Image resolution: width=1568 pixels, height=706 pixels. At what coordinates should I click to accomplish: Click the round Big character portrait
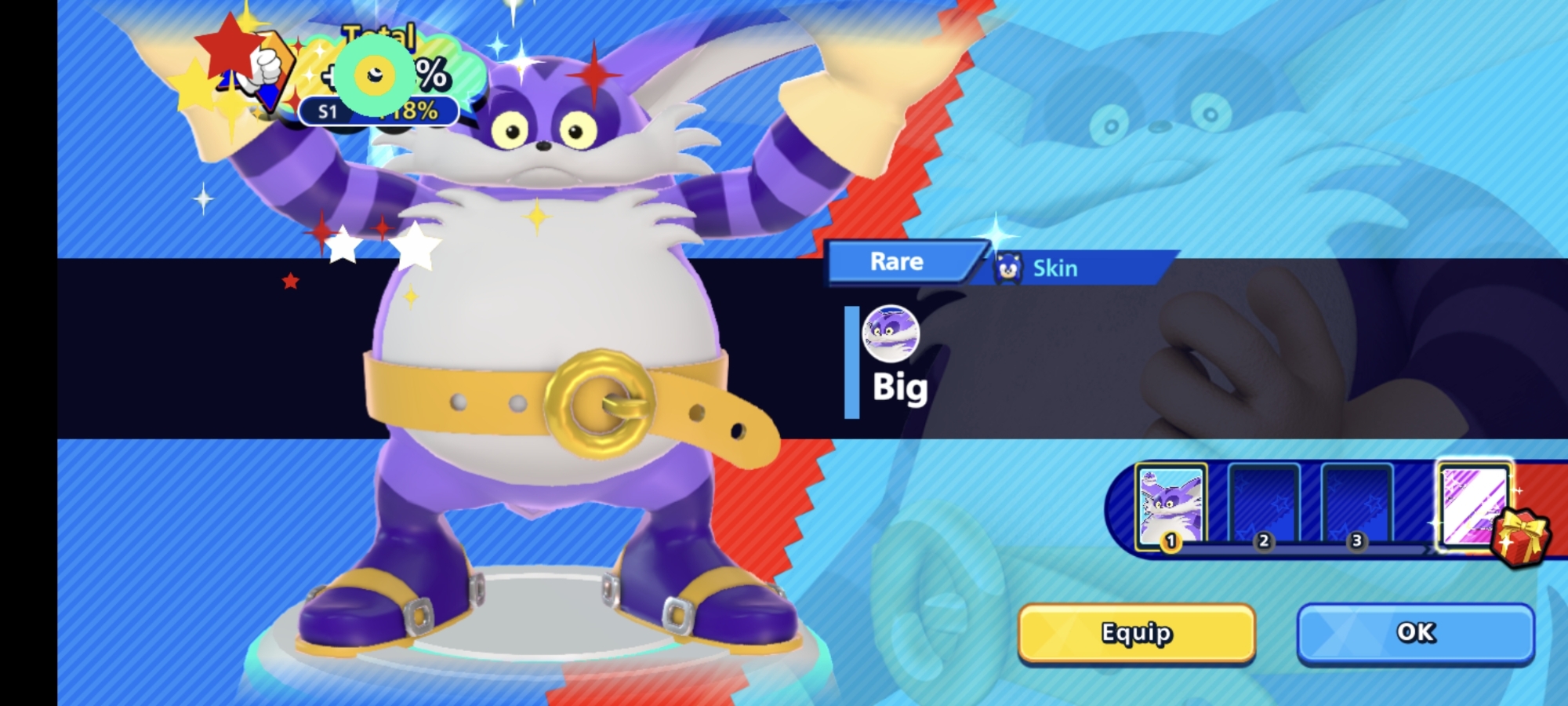click(x=891, y=334)
